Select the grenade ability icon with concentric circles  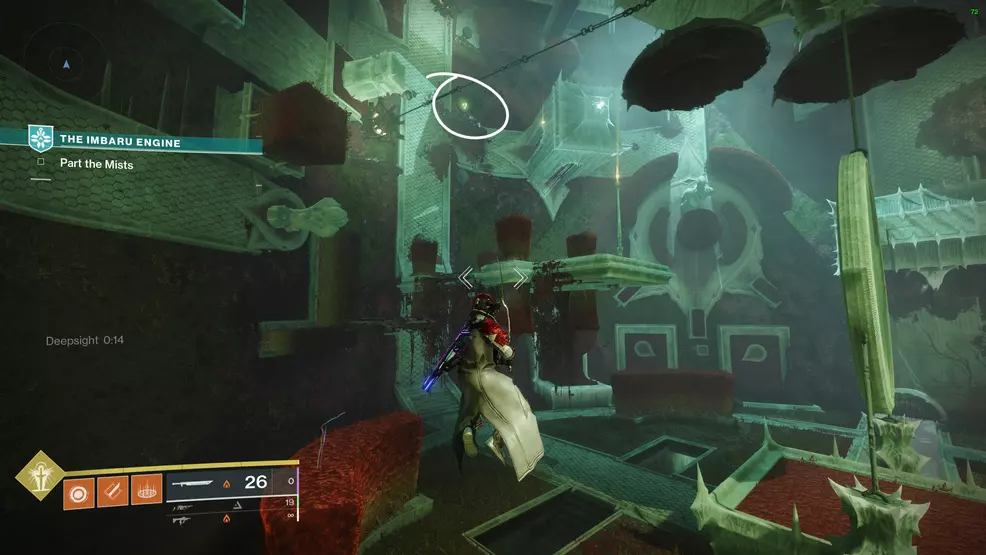79,492
